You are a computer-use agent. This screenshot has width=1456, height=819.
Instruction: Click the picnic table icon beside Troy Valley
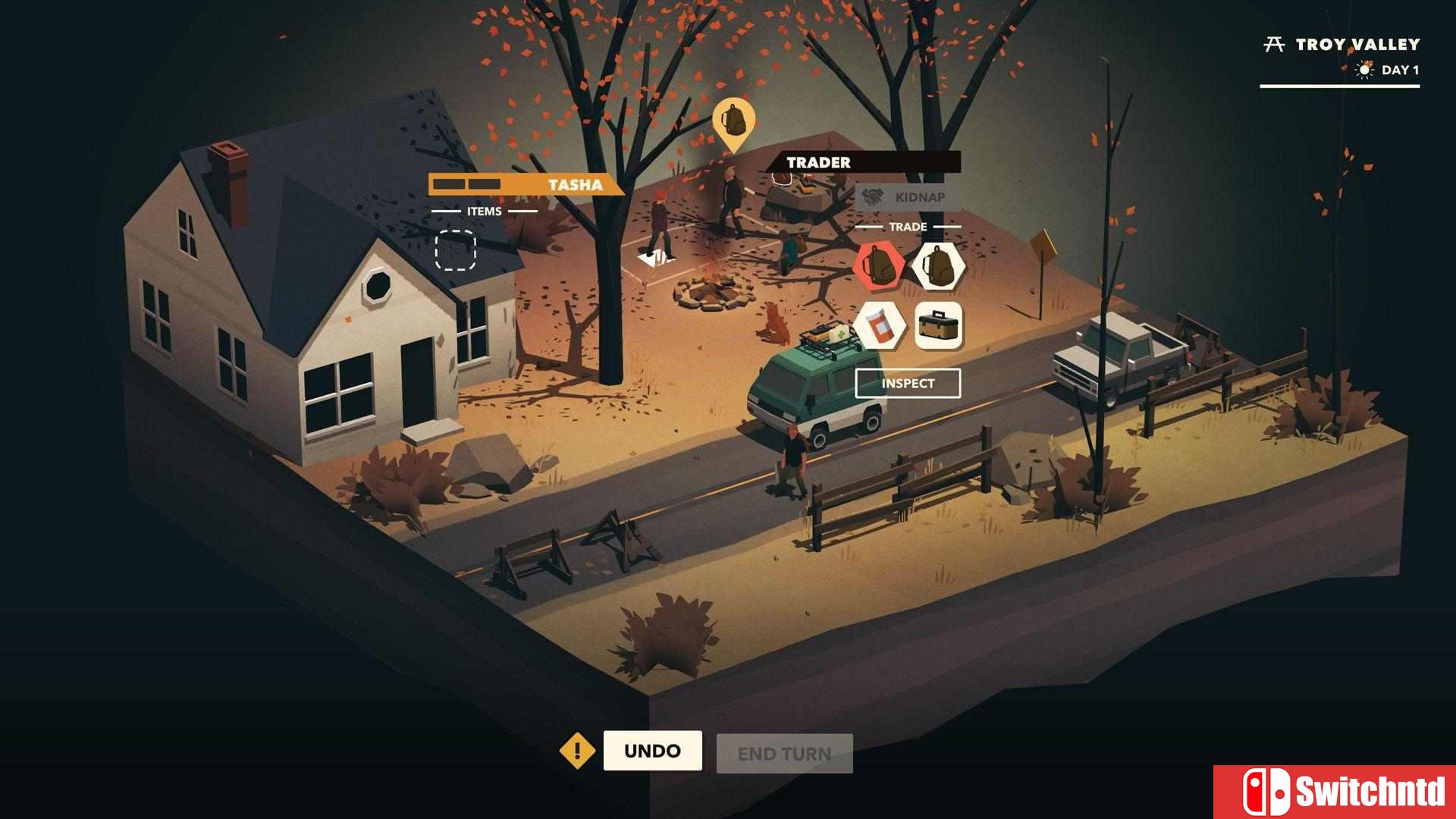[1274, 43]
